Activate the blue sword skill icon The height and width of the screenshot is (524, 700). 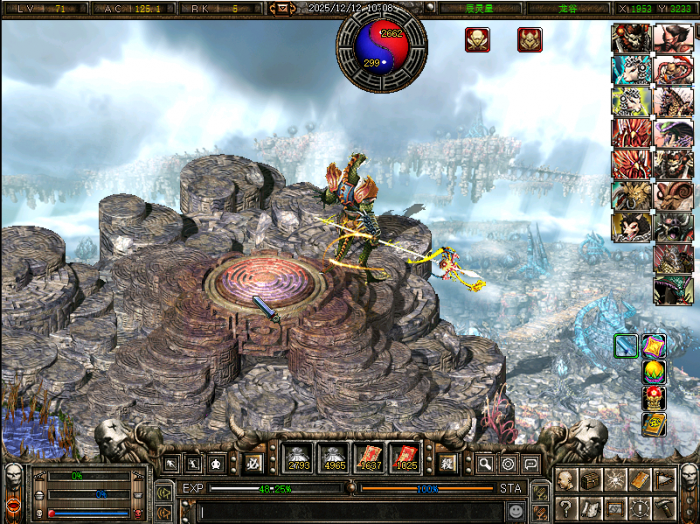pos(626,346)
